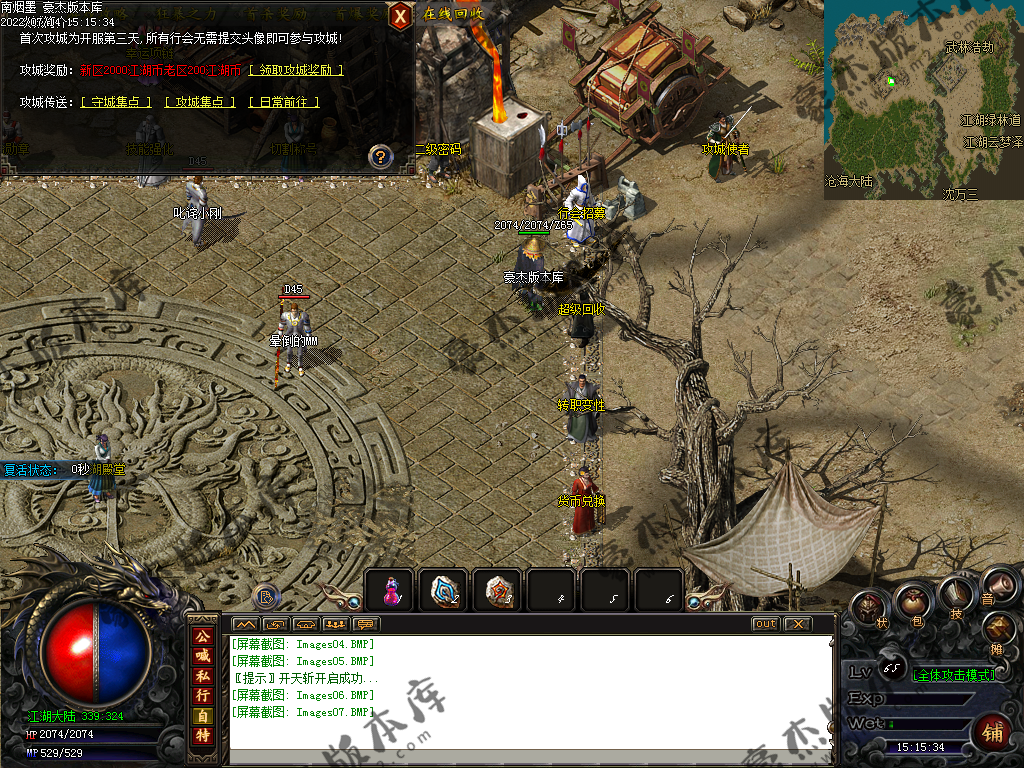
Task: Teleport to 攻城集点 attacker gathering point
Action: click(x=200, y=102)
